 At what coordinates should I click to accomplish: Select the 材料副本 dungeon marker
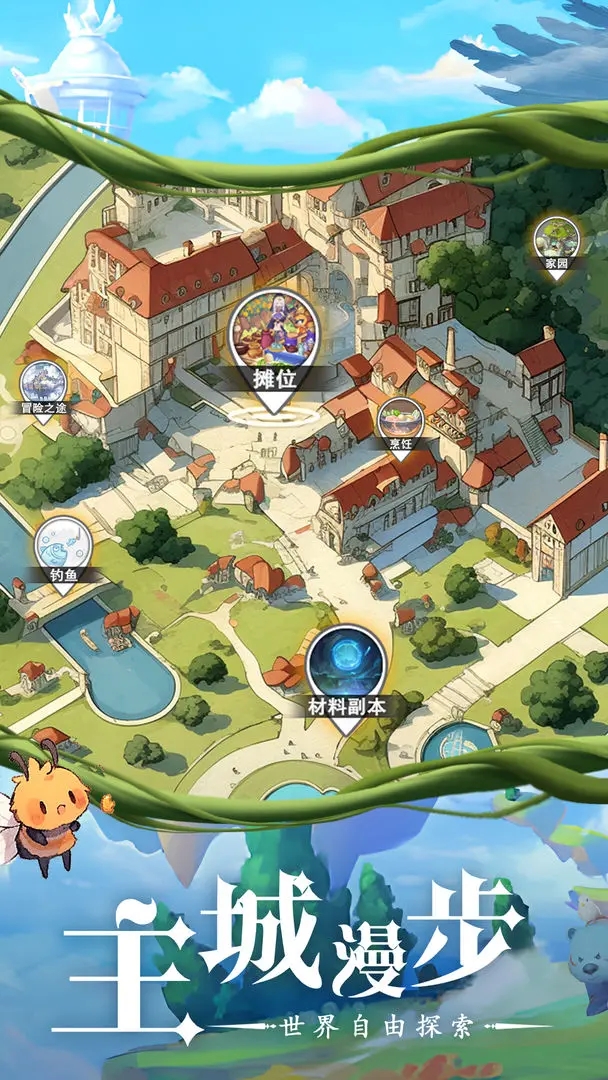tap(346, 668)
